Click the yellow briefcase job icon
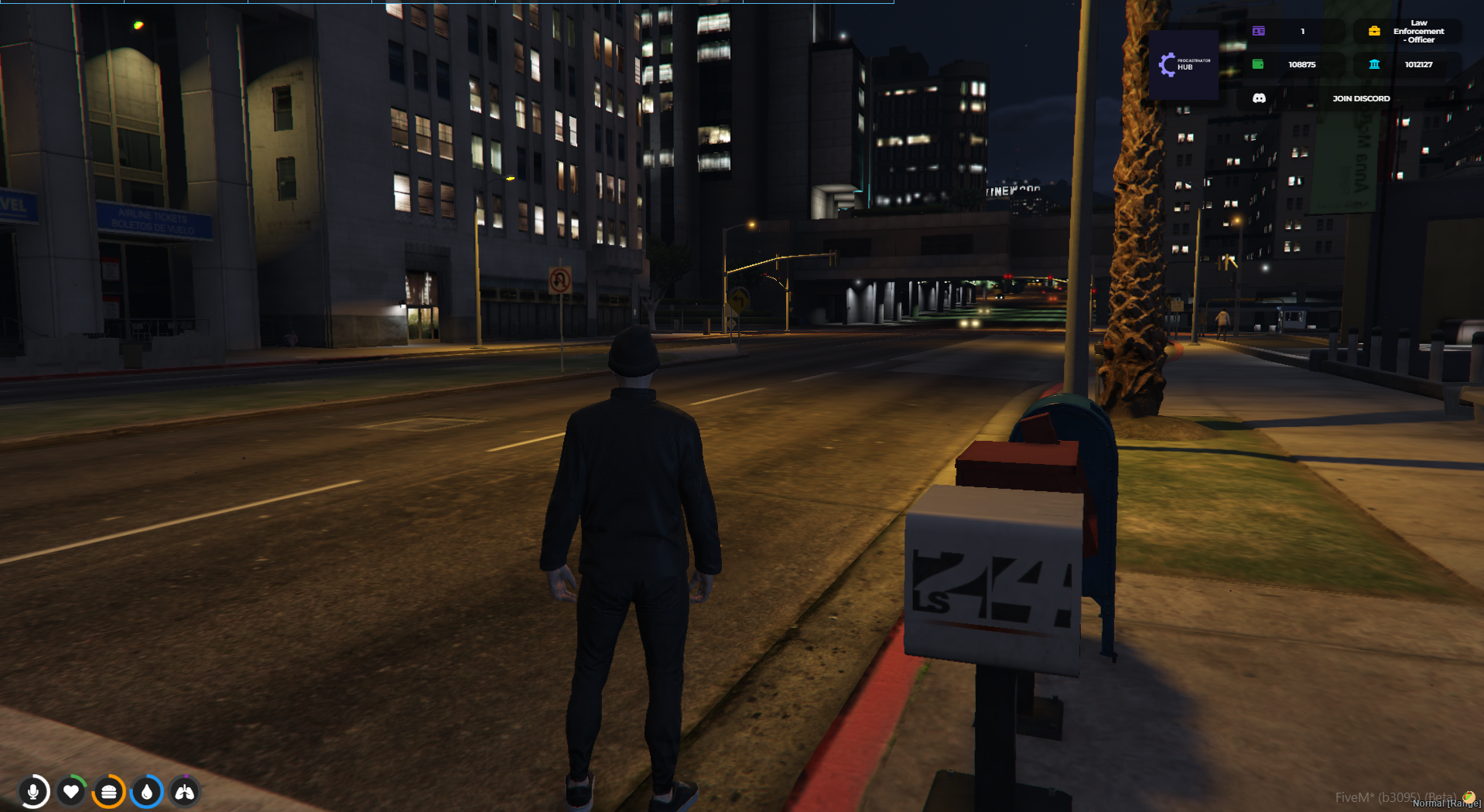Image resolution: width=1484 pixels, height=812 pixels. (x=1374, y=31)
